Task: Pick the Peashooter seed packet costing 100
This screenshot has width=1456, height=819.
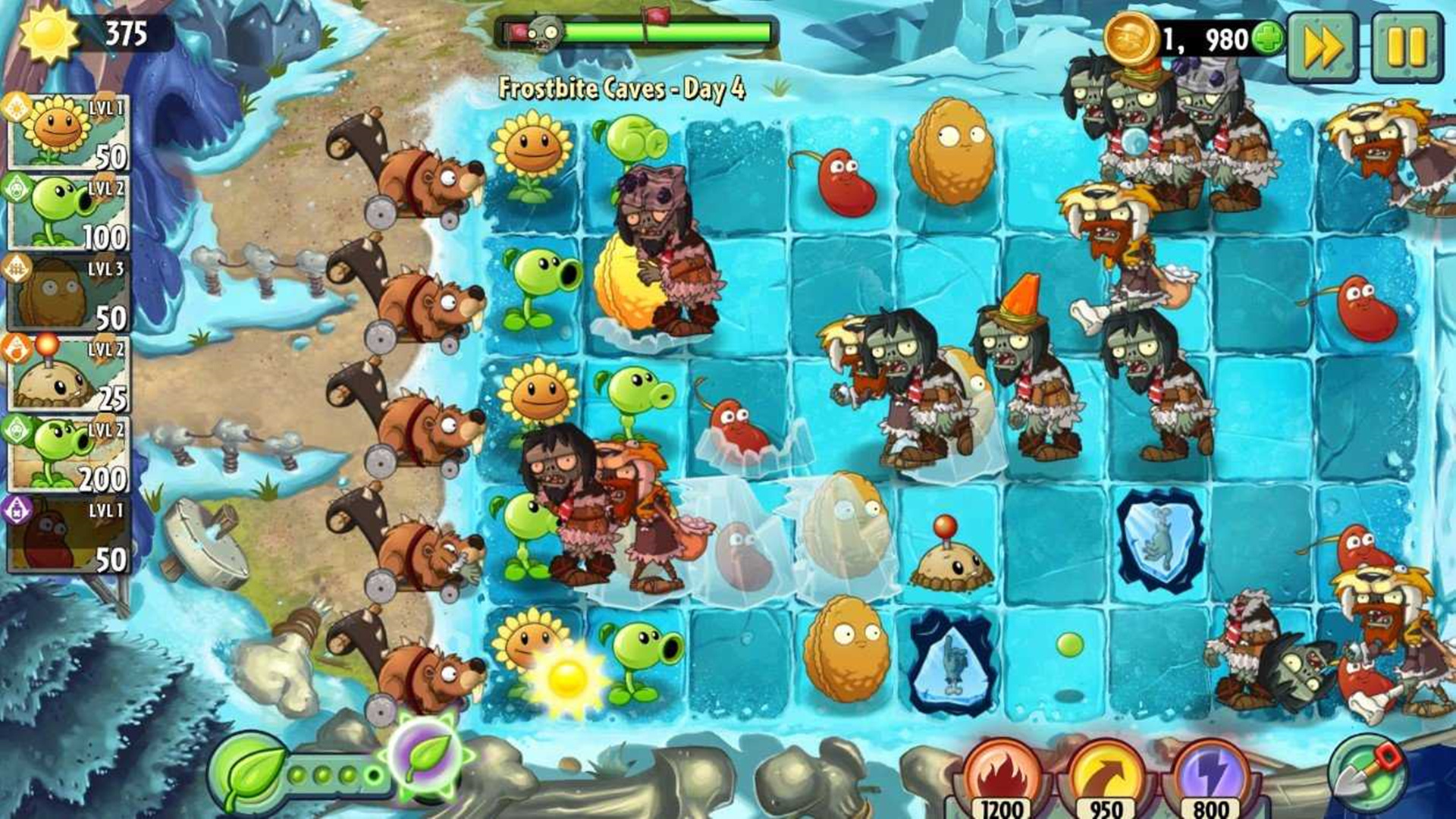Action: click(x=68, y=214)
